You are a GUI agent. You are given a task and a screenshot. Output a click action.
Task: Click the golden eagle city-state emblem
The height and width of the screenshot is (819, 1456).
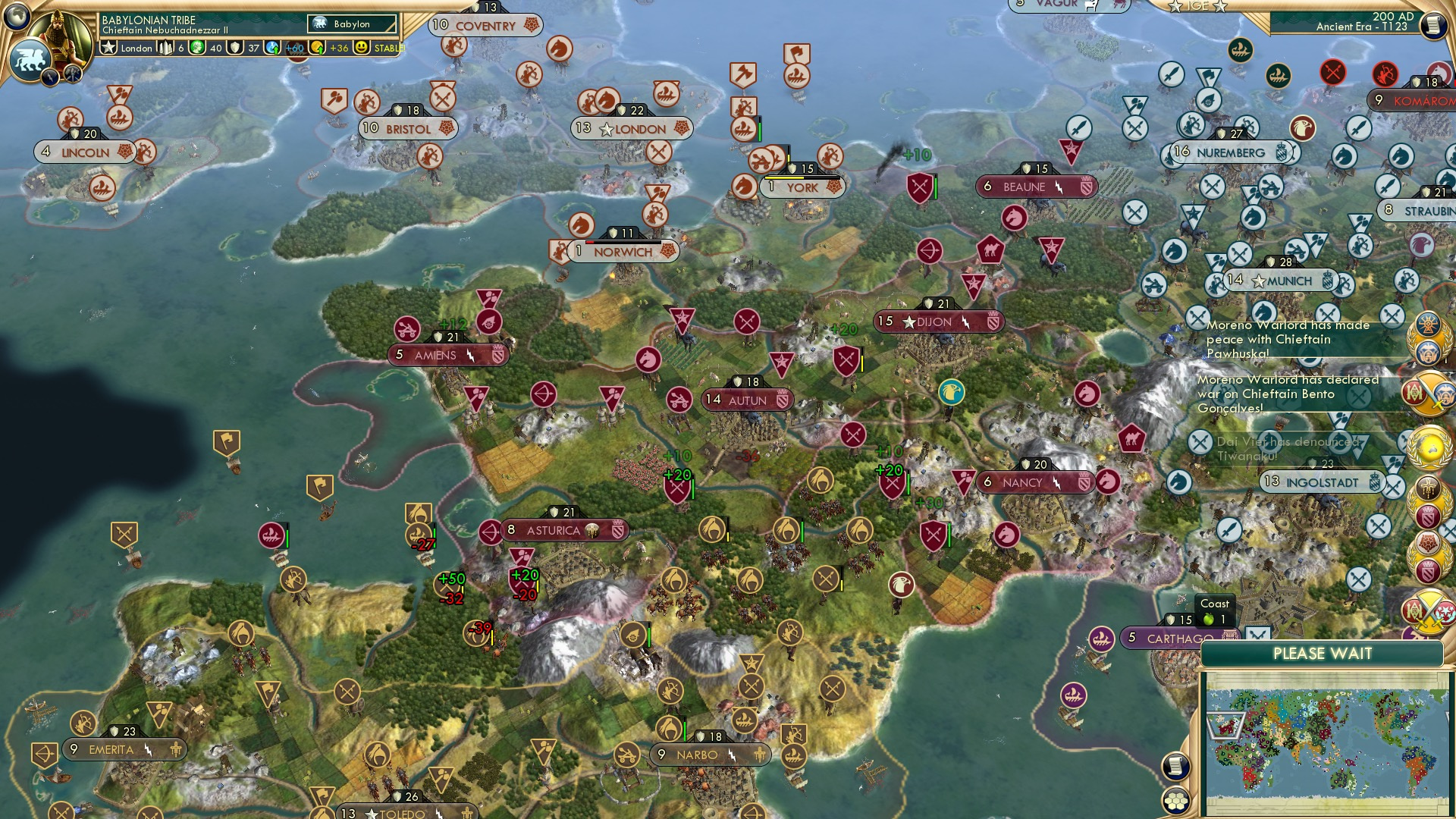952,393
